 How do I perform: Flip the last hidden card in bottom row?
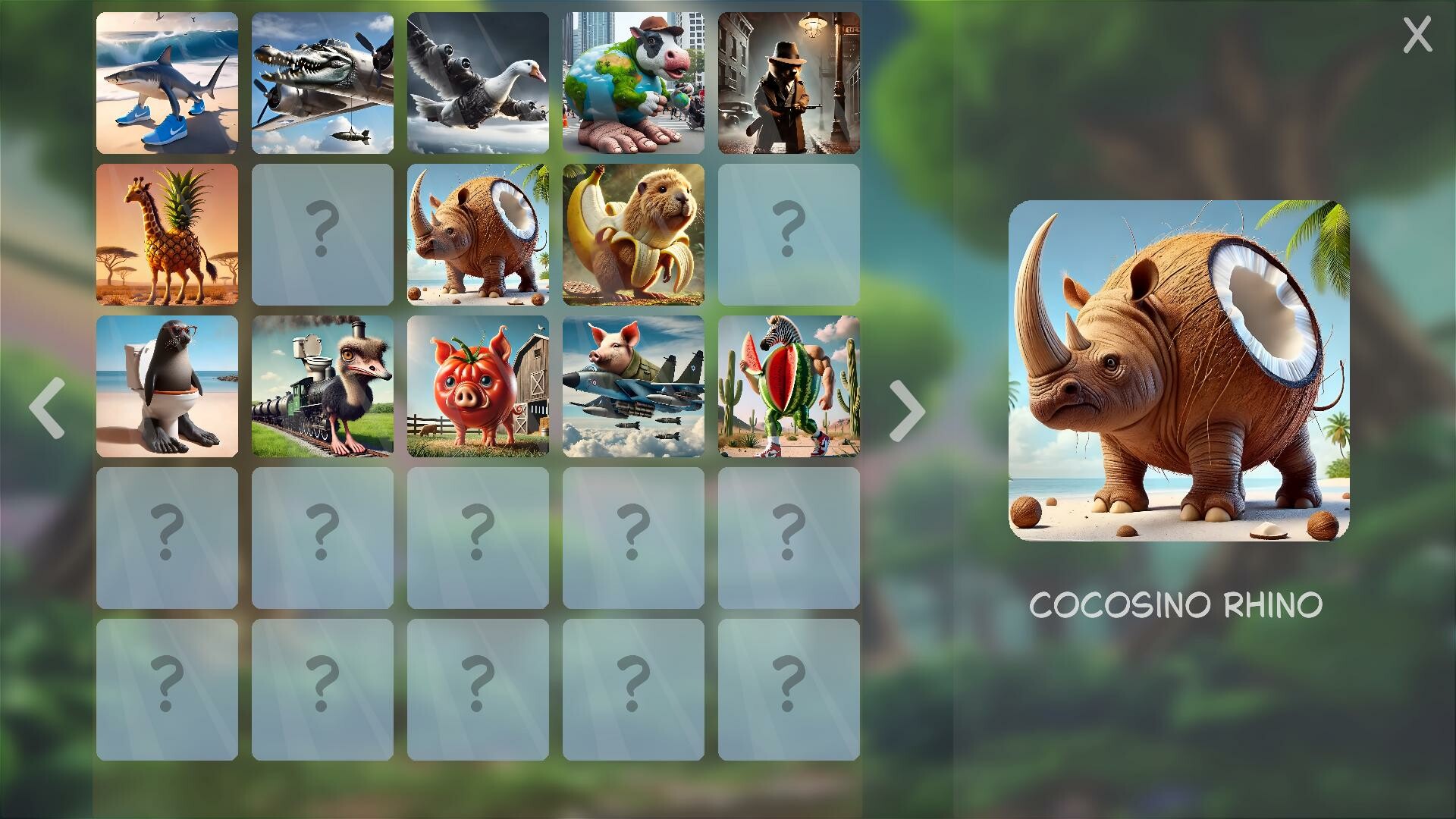click(x=789, y=690)
